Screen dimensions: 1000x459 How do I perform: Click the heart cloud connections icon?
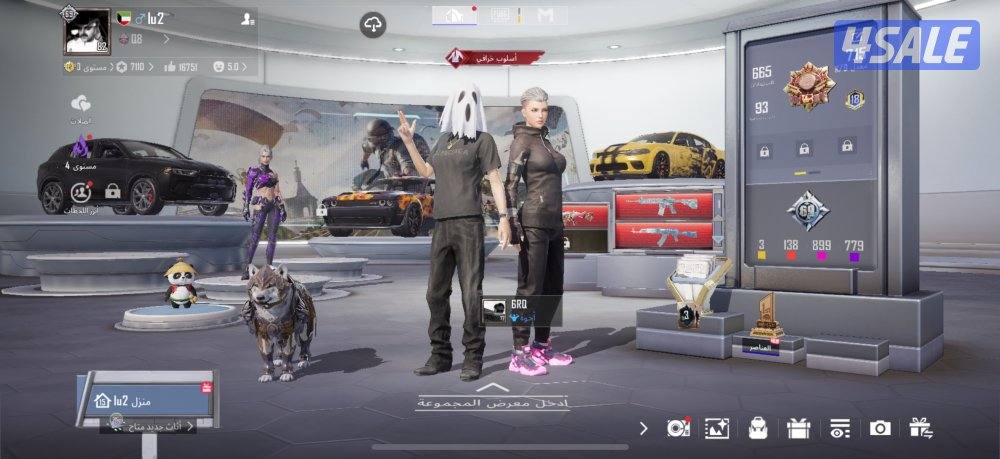click(x=81, y=104)
